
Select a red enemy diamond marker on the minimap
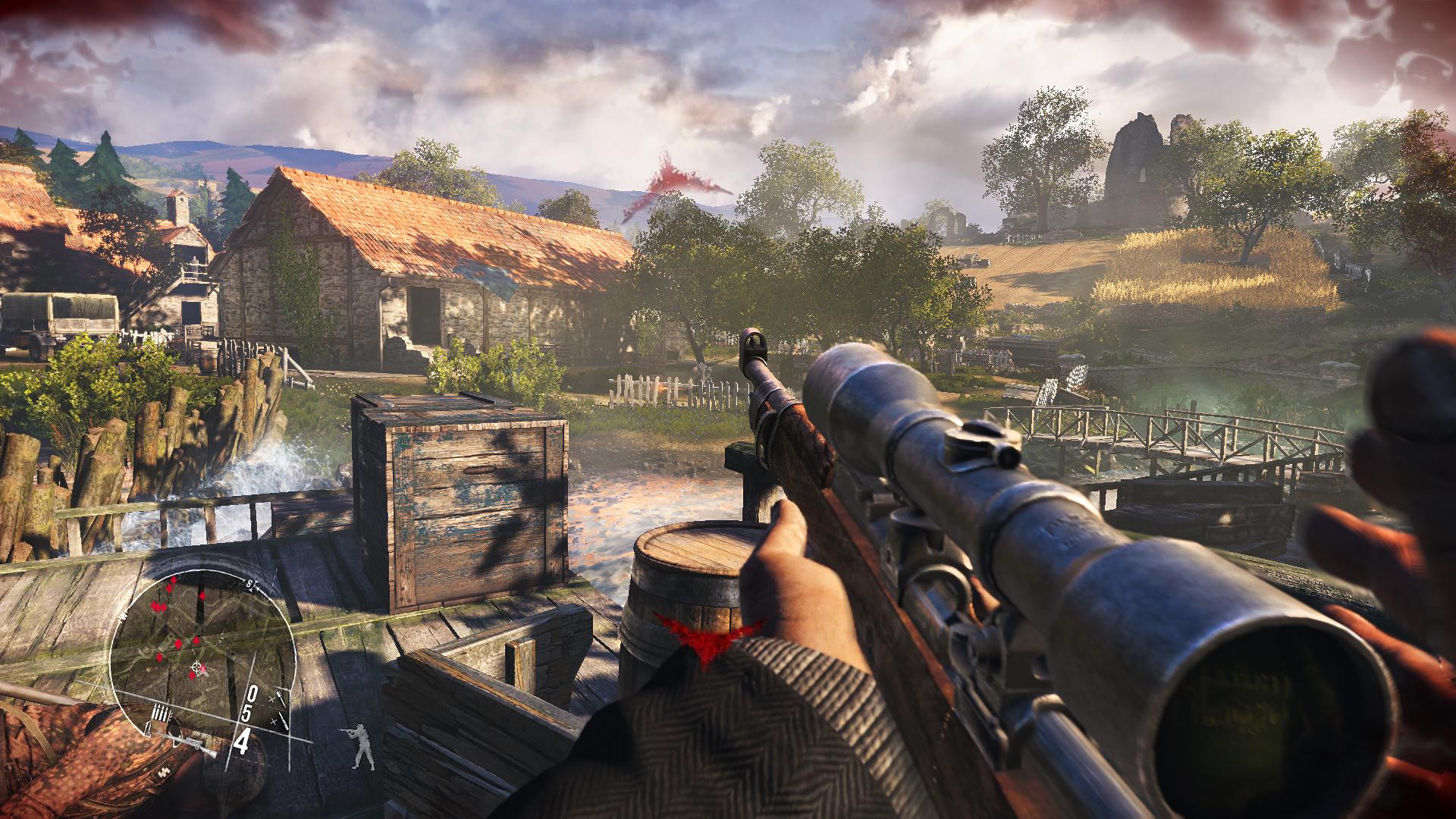pyautogui.click(x=202, y=595)
